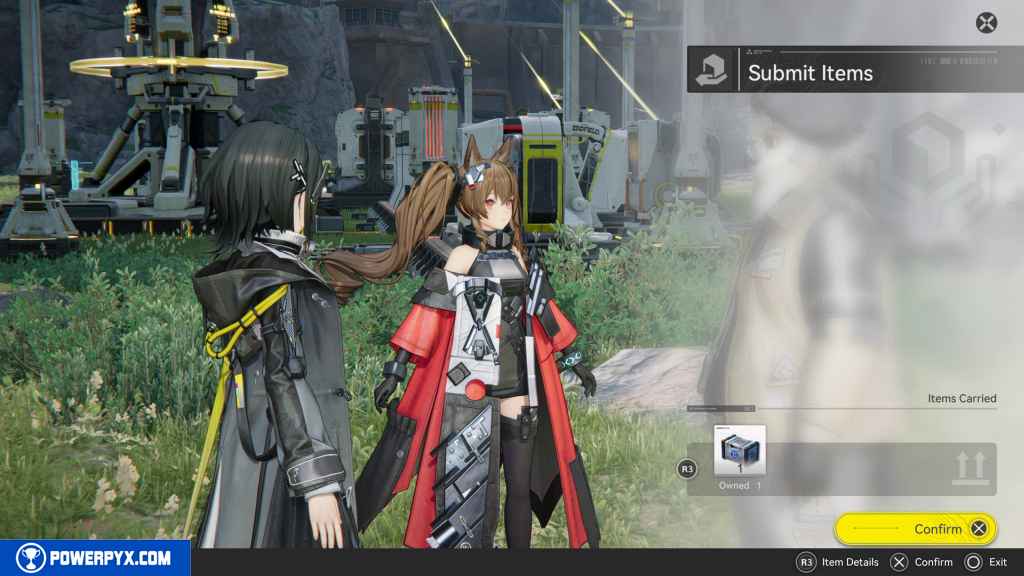Select the blue crate item slot
This screenshot has width=1024, height=576.
741,451
